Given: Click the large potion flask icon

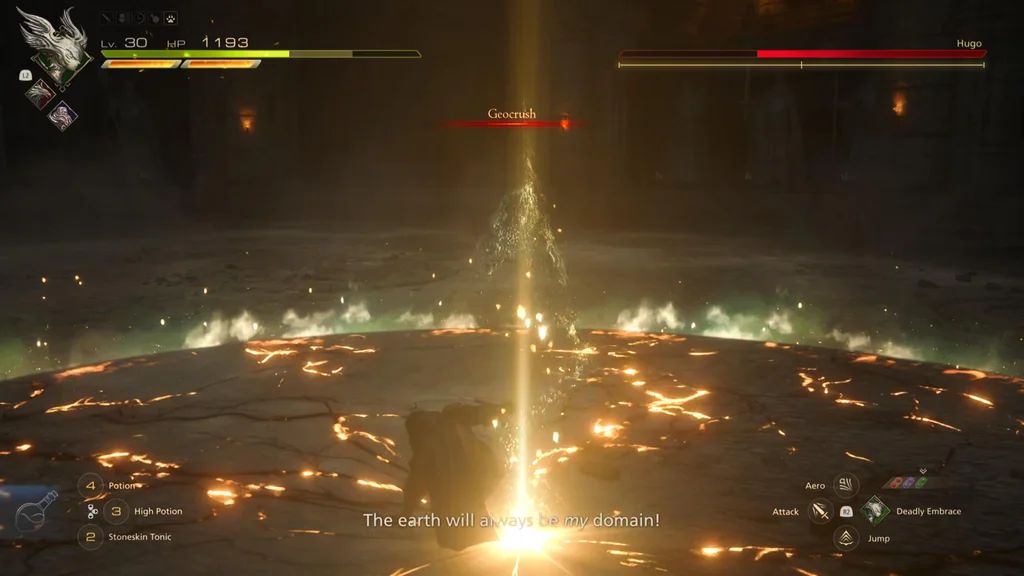Looking at the screenshot, I should click(x=36, y=511).
